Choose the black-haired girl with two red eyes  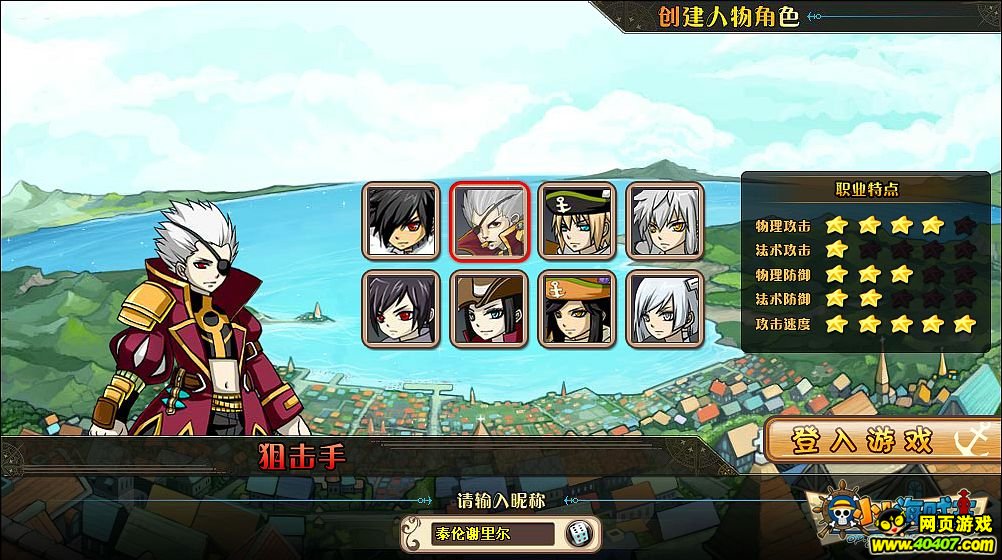(x=401, y=308)
